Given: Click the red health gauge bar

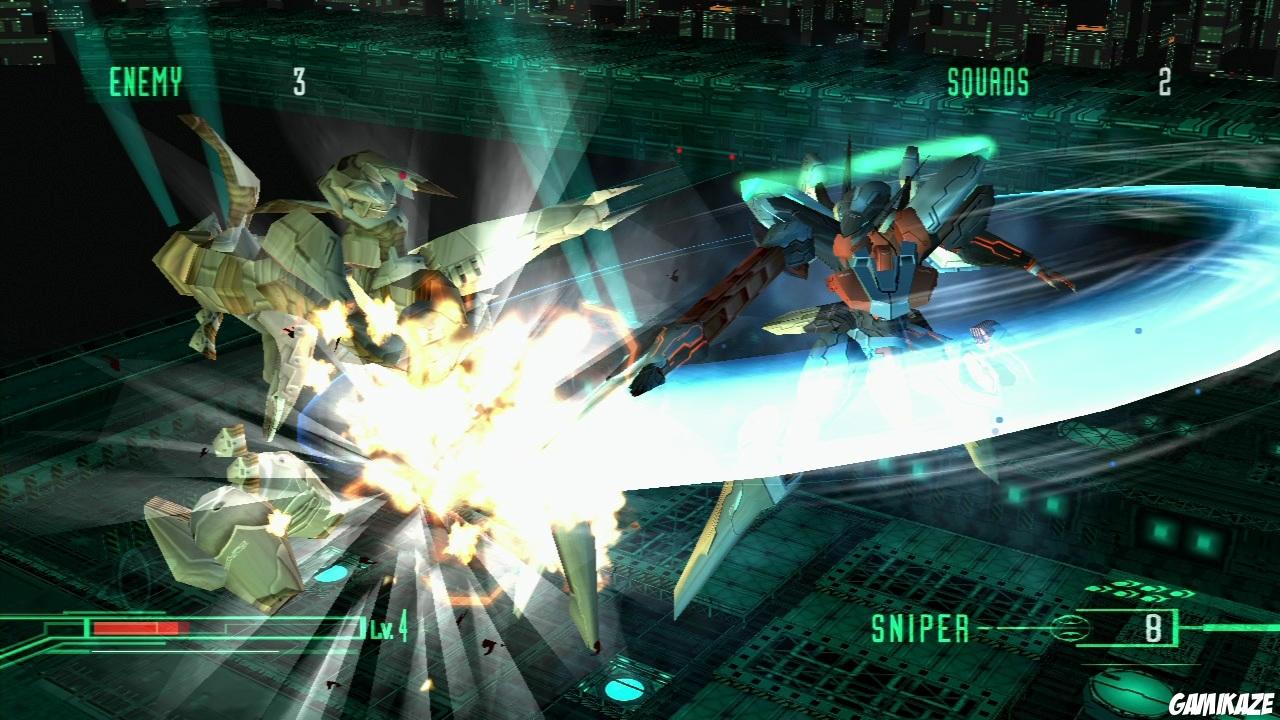Looking at the screenshot, I should (x=140, y=627).
